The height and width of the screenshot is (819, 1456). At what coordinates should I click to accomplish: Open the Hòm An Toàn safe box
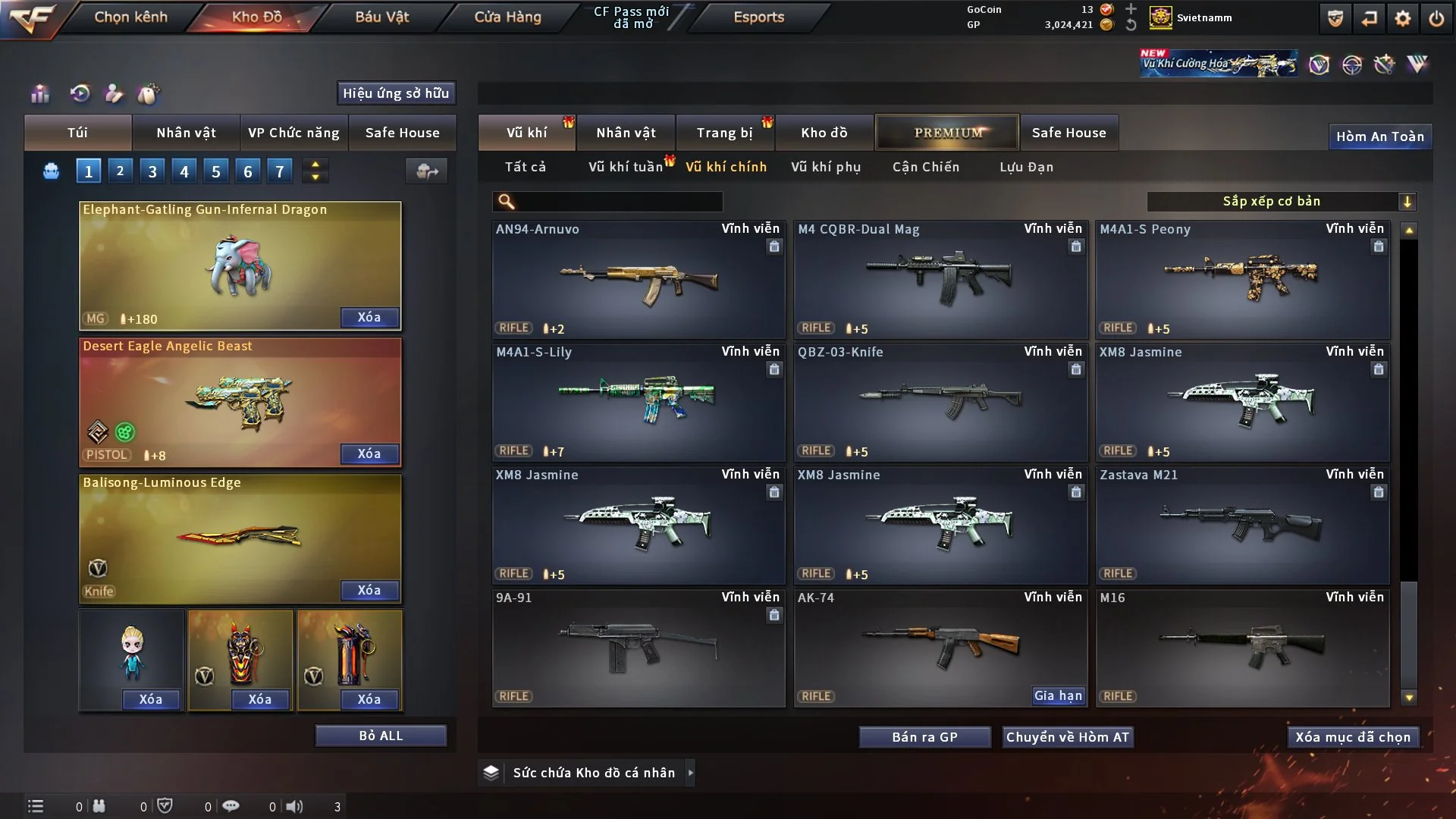(x=1379, y=136)
